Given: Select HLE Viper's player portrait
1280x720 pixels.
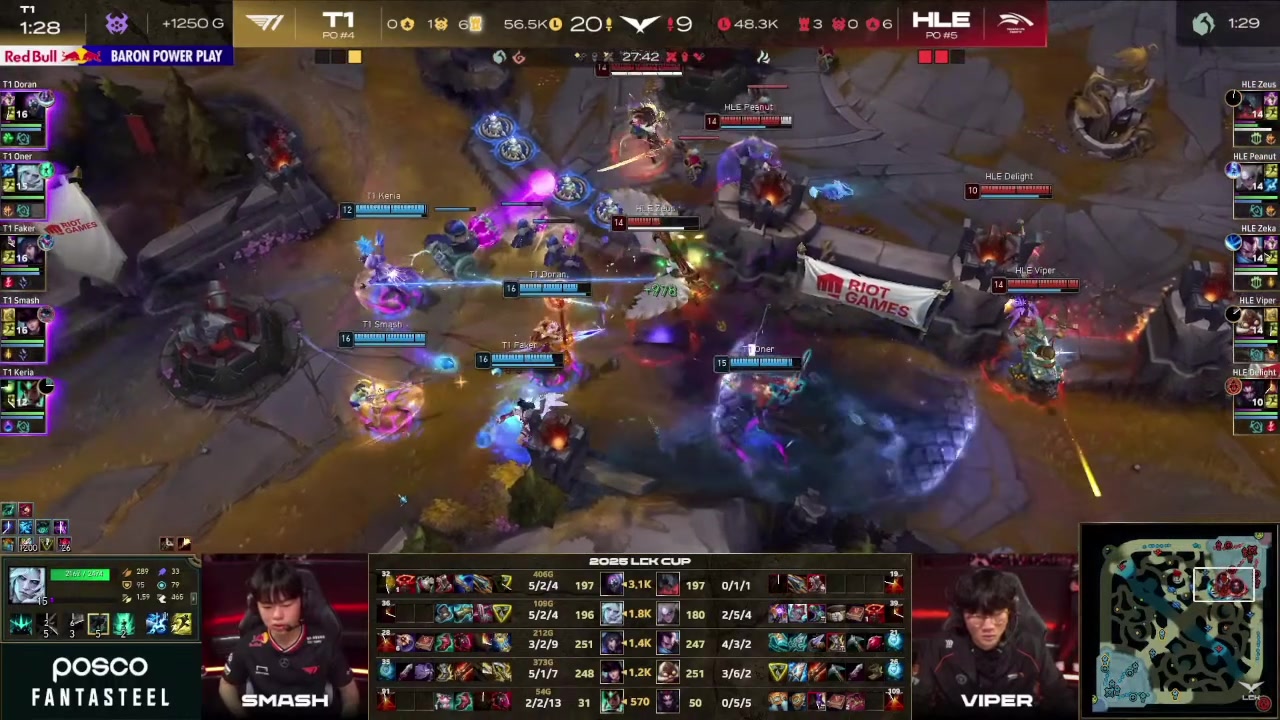Looking at the screenshot, I should coord(1256,326).
